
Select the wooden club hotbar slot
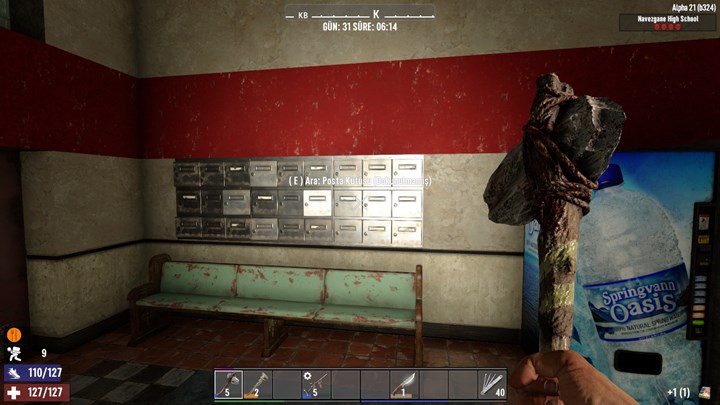point(257,384)
